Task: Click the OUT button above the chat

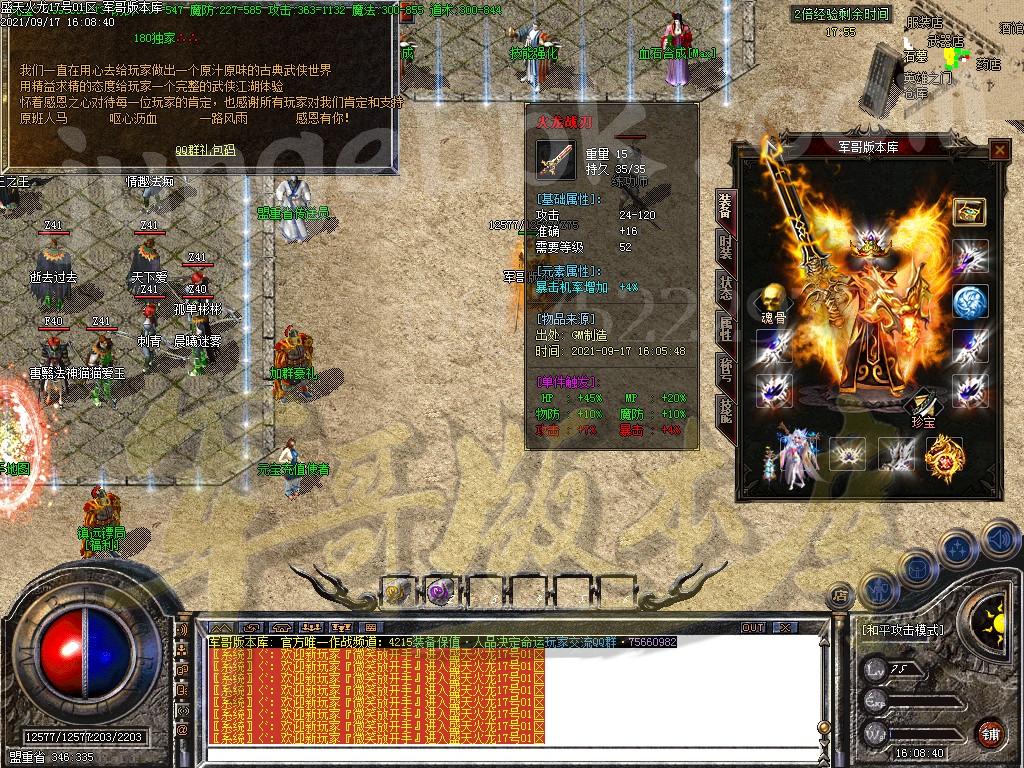Action: [752, 627]
